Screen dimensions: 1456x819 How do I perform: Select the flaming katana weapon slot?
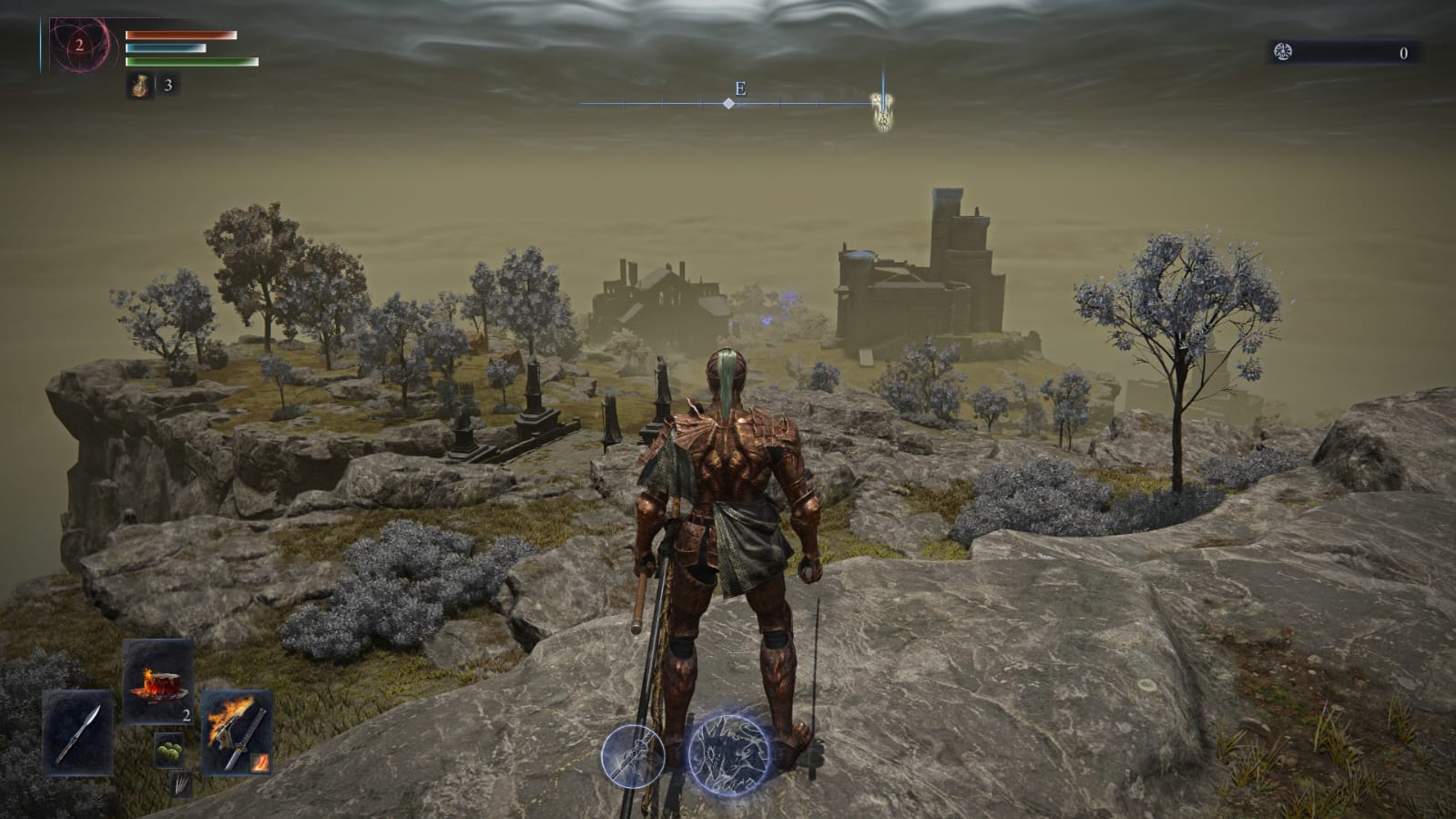click(x=235, y=730)
